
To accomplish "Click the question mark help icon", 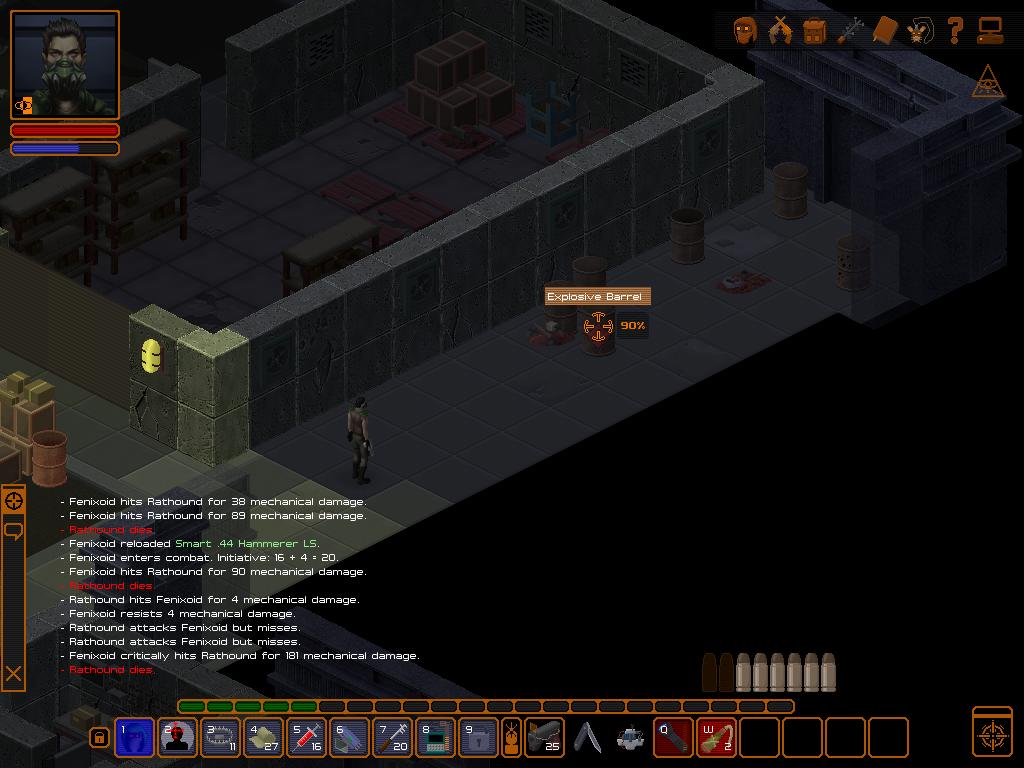I will [x=955, y=31].
